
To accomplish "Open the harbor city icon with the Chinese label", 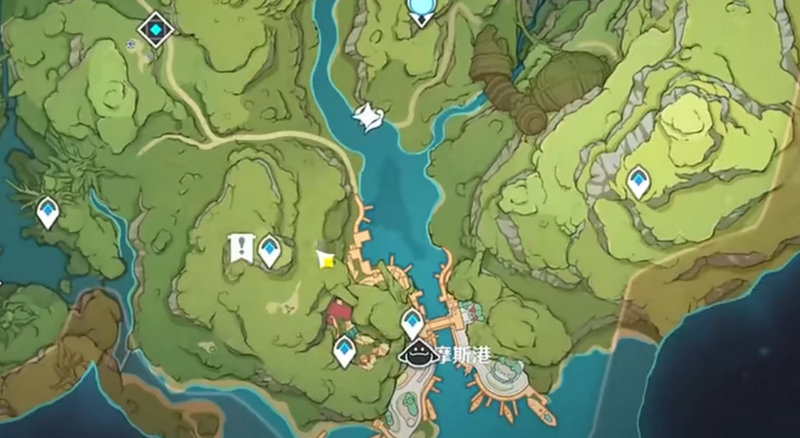I will (x=418, y=352).
